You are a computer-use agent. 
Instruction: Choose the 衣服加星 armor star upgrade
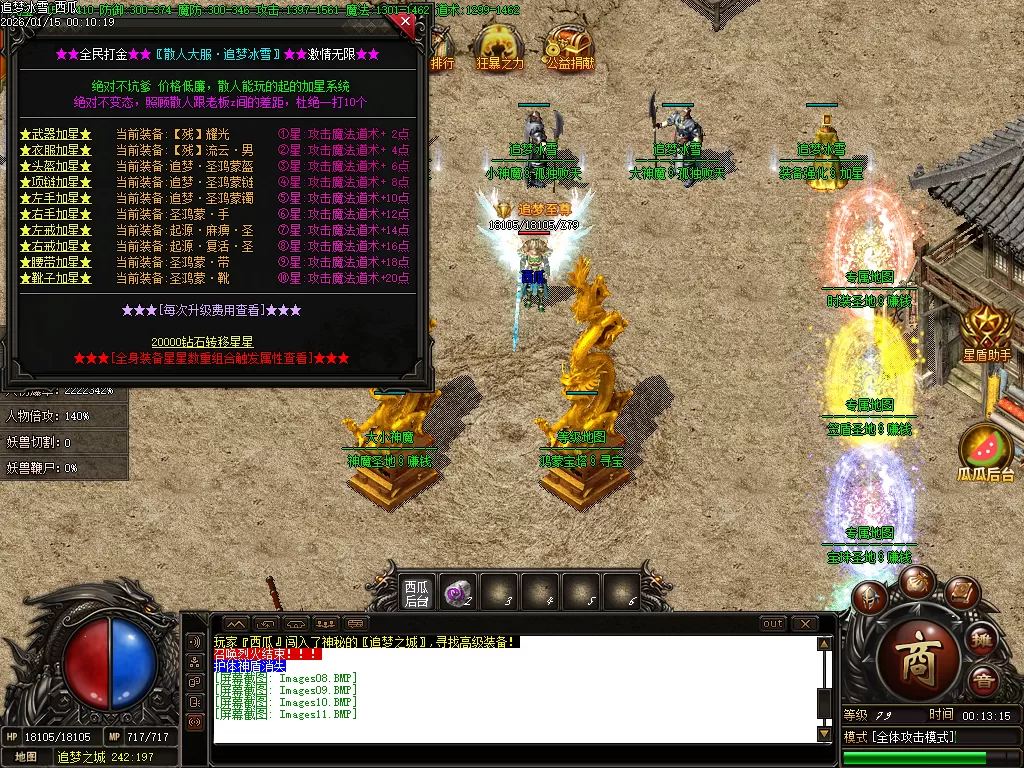pos(56,150)
